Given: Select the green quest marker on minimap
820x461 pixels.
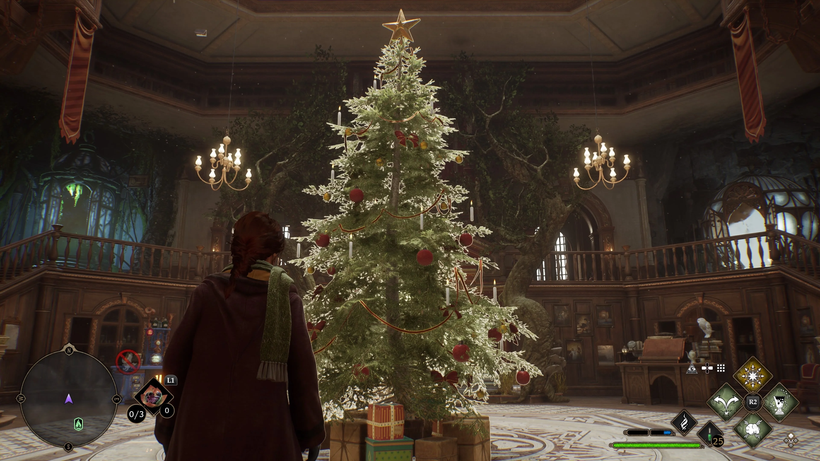Looking at the screenshot, I should [x=77, y=424].
